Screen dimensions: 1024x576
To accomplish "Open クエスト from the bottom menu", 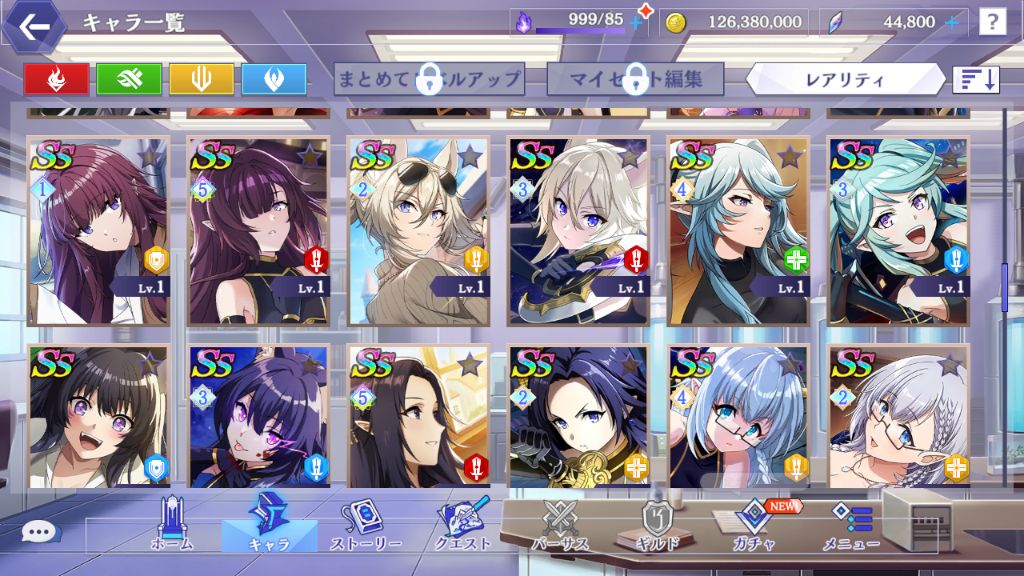I will (462, 526).
